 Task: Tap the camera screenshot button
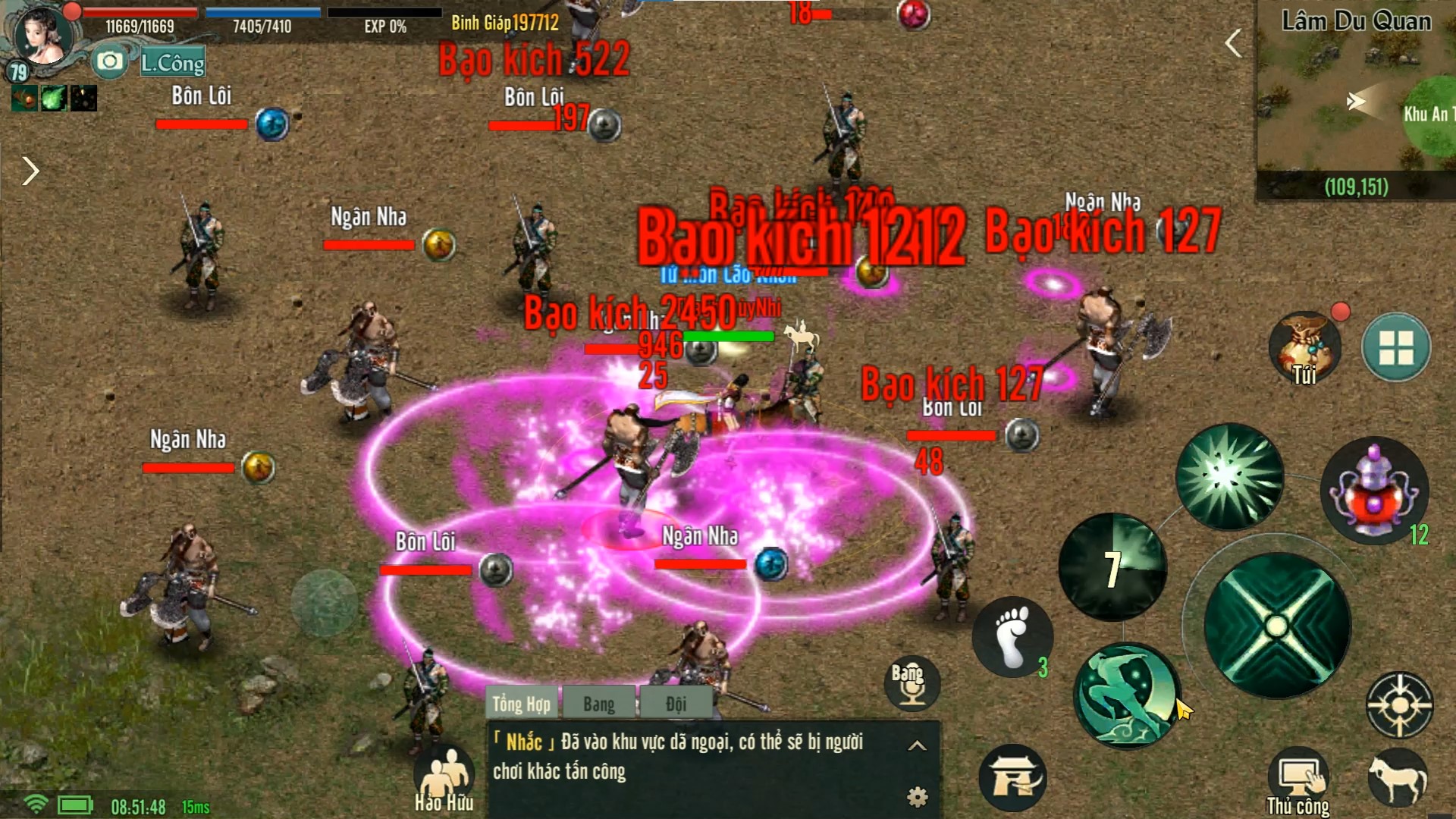pyautogui.click(x=110, y=61)
